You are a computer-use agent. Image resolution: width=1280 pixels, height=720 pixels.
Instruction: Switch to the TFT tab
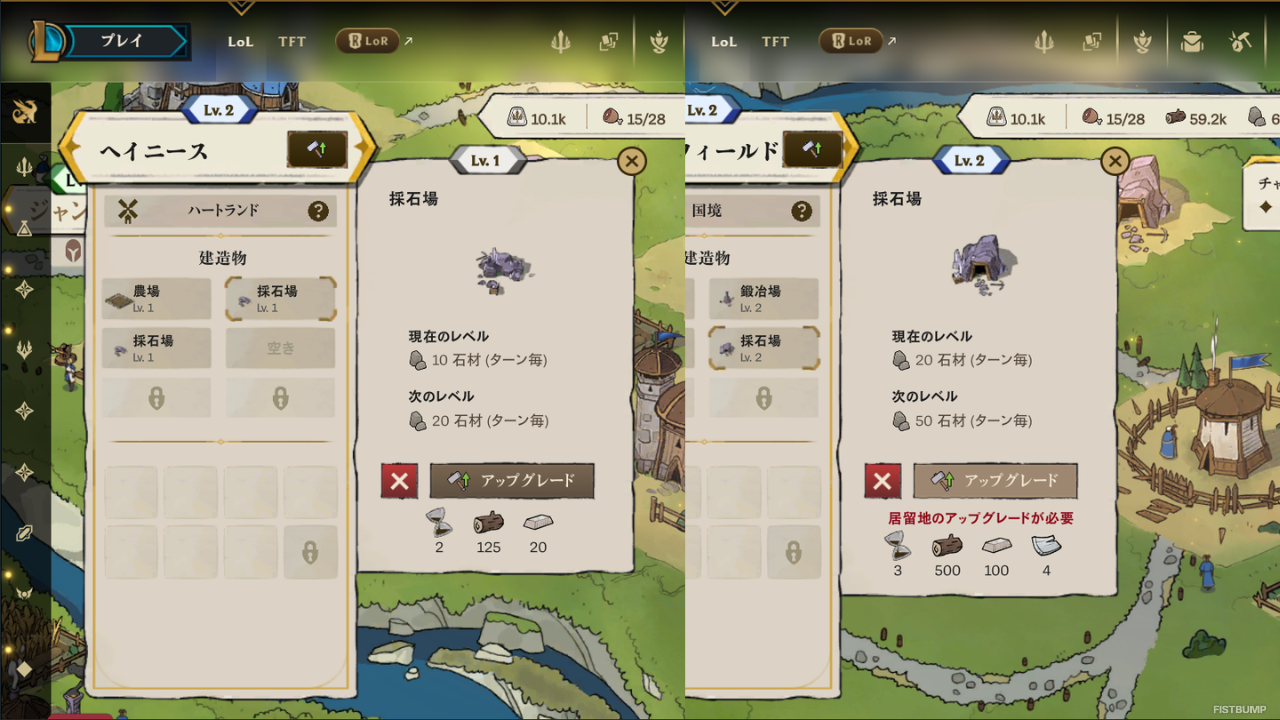pos(292,41)
